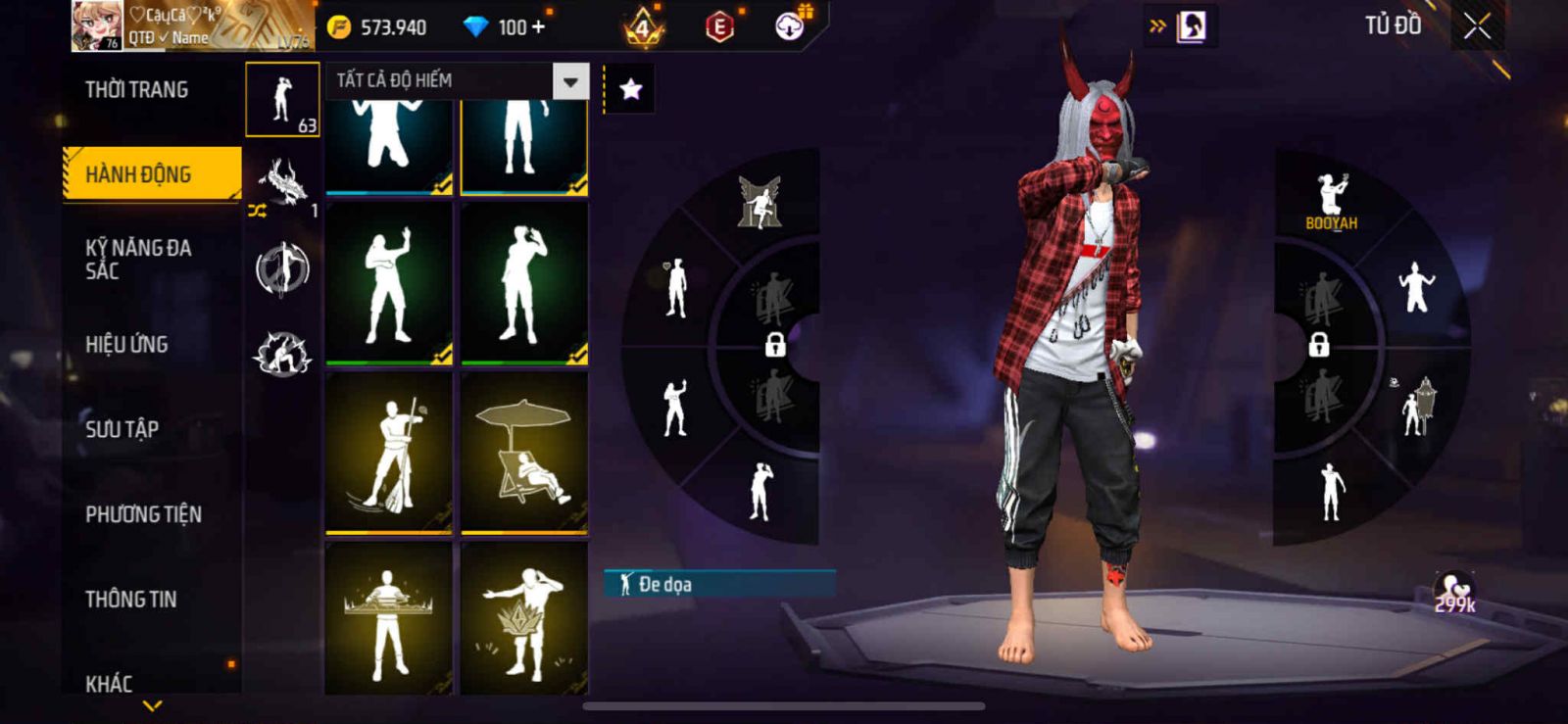This screenshot has width=1568, height=724.
Task: Open the dragon shuffle emote sub-category
Action: 282,184
